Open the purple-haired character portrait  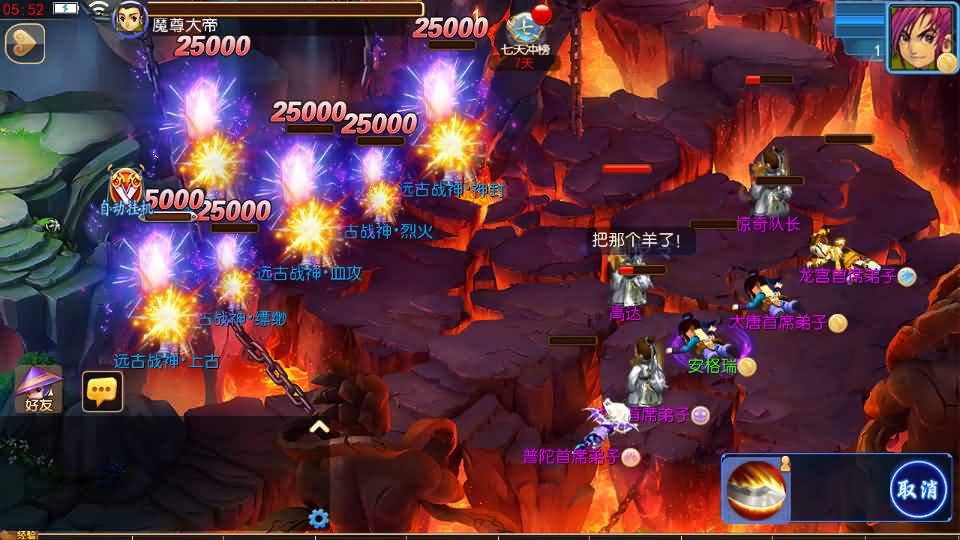[920, 37]
